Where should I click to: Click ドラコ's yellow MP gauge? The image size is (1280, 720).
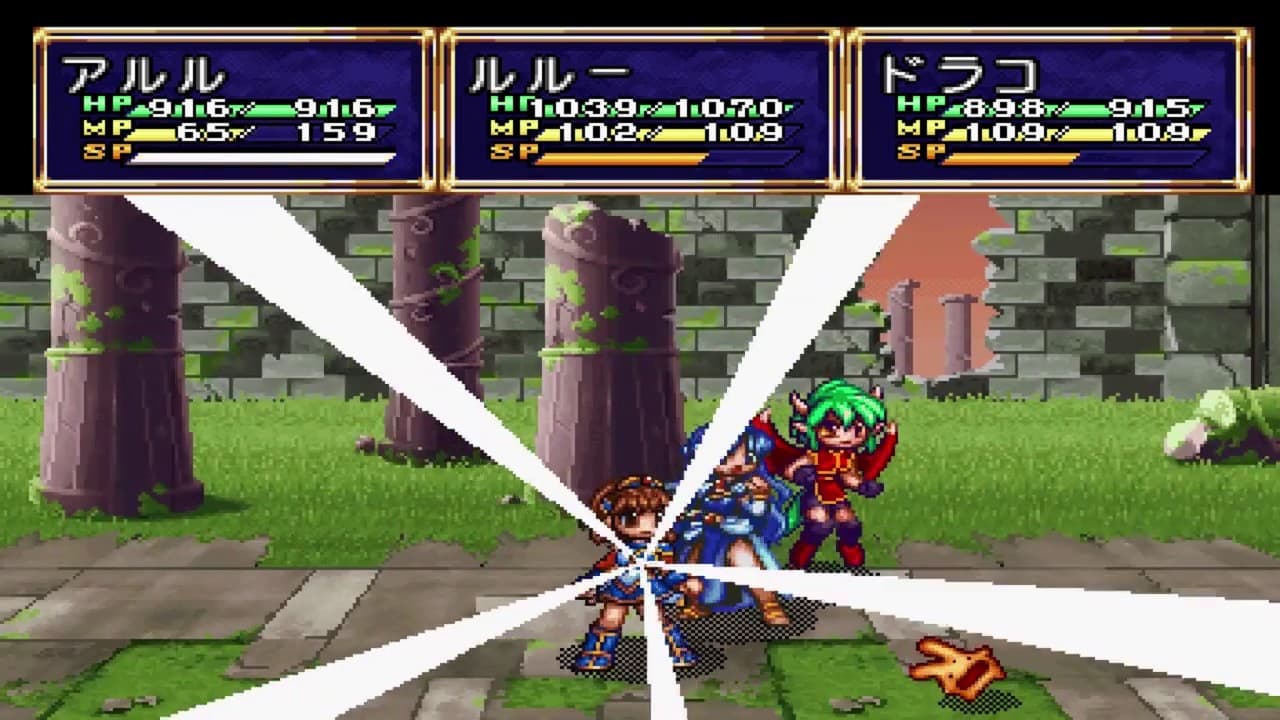(1090, 132)
